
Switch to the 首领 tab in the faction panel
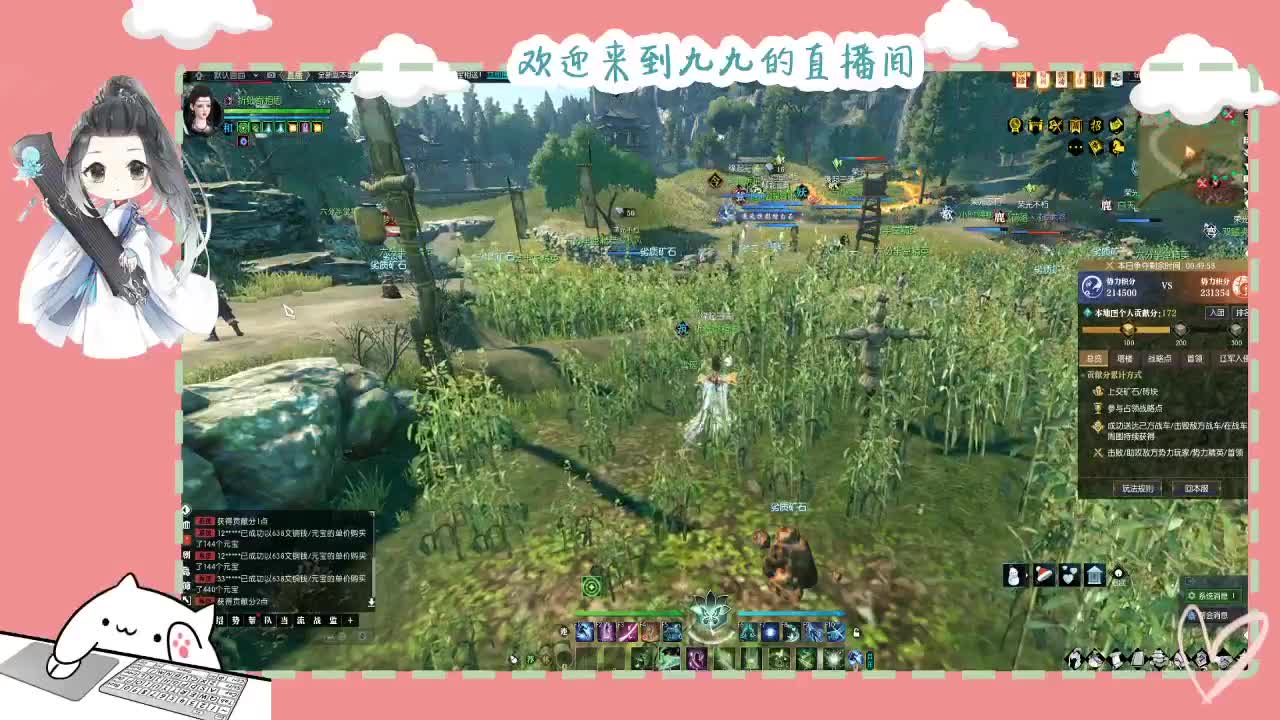[1194, 357]
